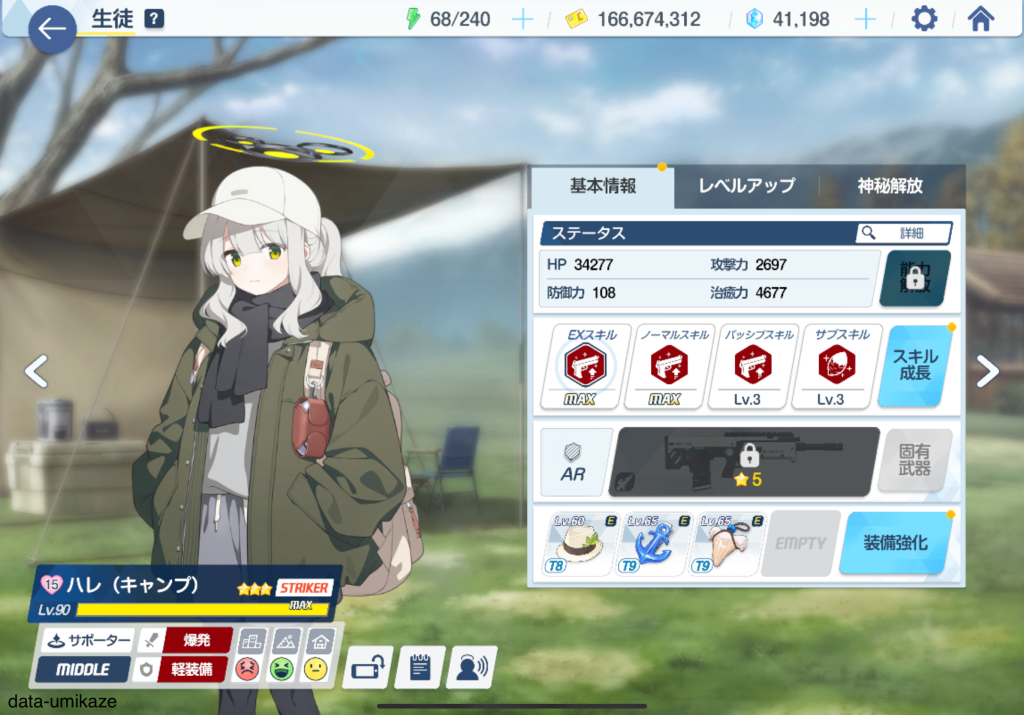Image resolution: width=1024 pixels, height=715 pixels.
Task: Open the notepad memo button
Action: (420, 668)
